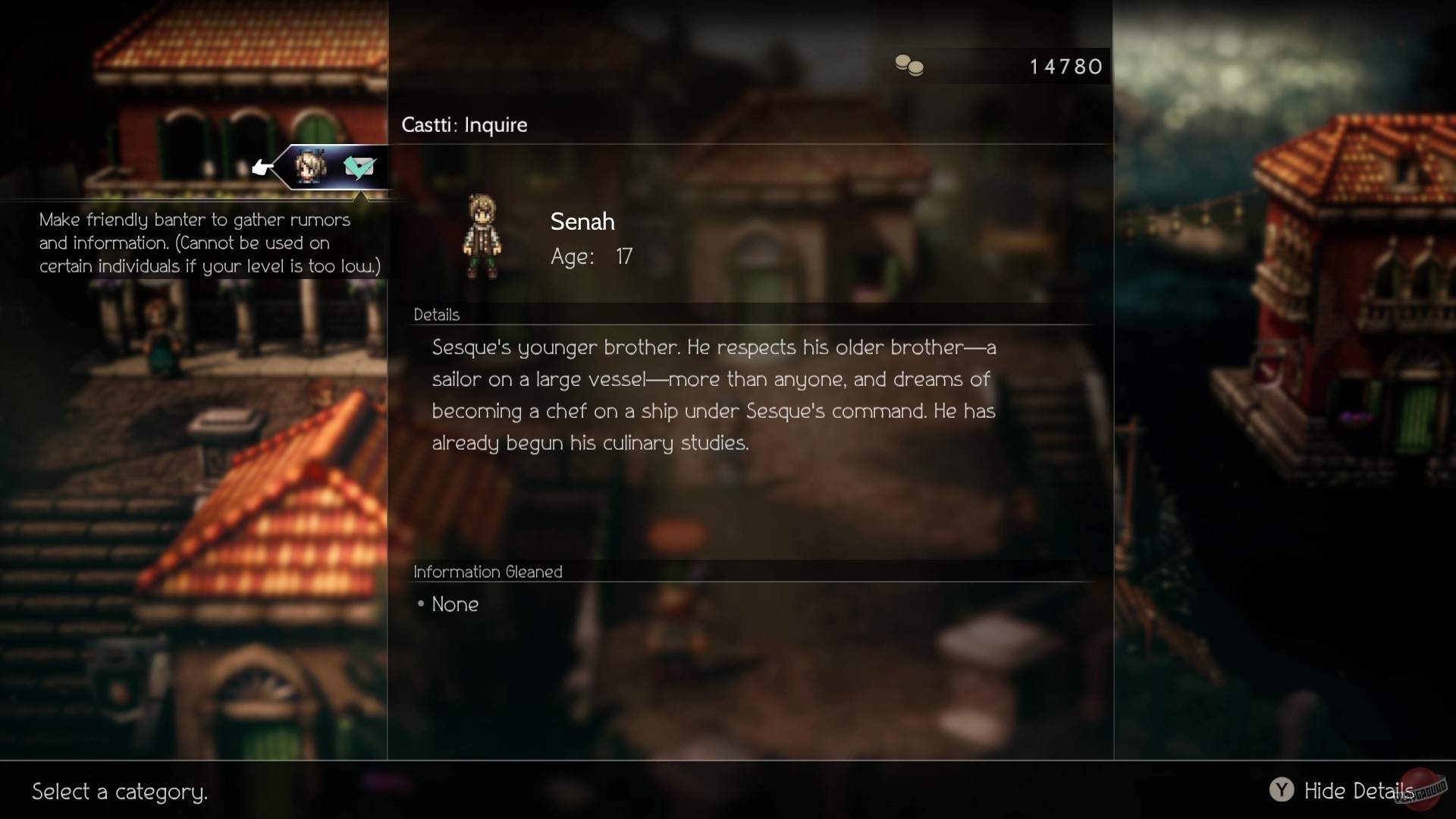Select a category from the bottom prompt
The image size is (1456, 819).
[120, 792]
